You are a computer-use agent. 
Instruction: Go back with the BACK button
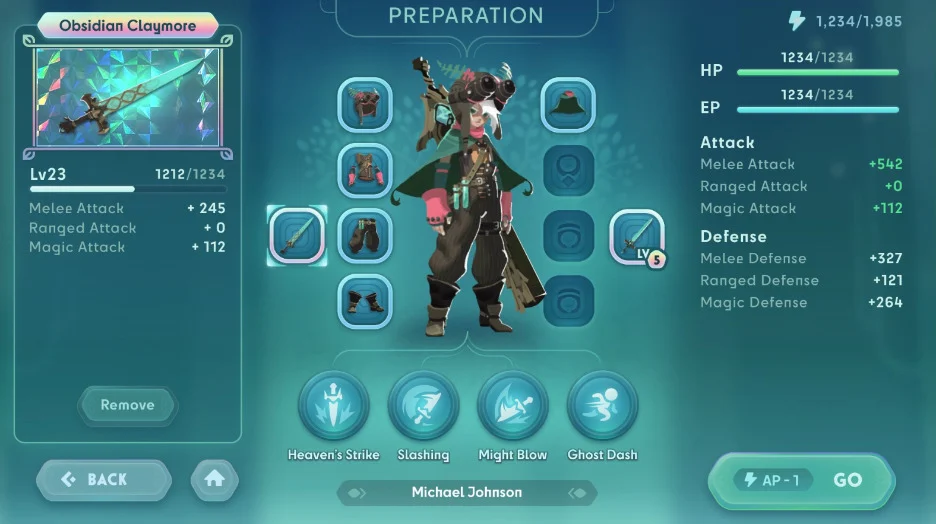click(x=104, y=480)
